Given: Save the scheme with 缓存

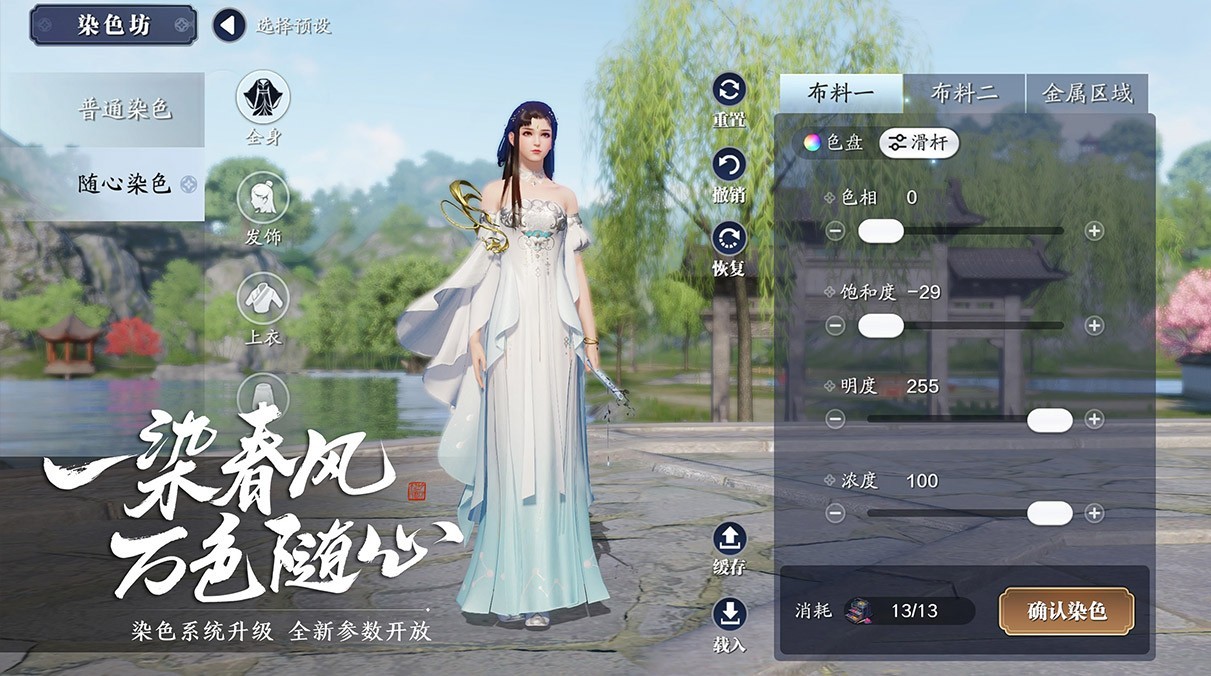Looking at the screenshot, I should 729,539.
